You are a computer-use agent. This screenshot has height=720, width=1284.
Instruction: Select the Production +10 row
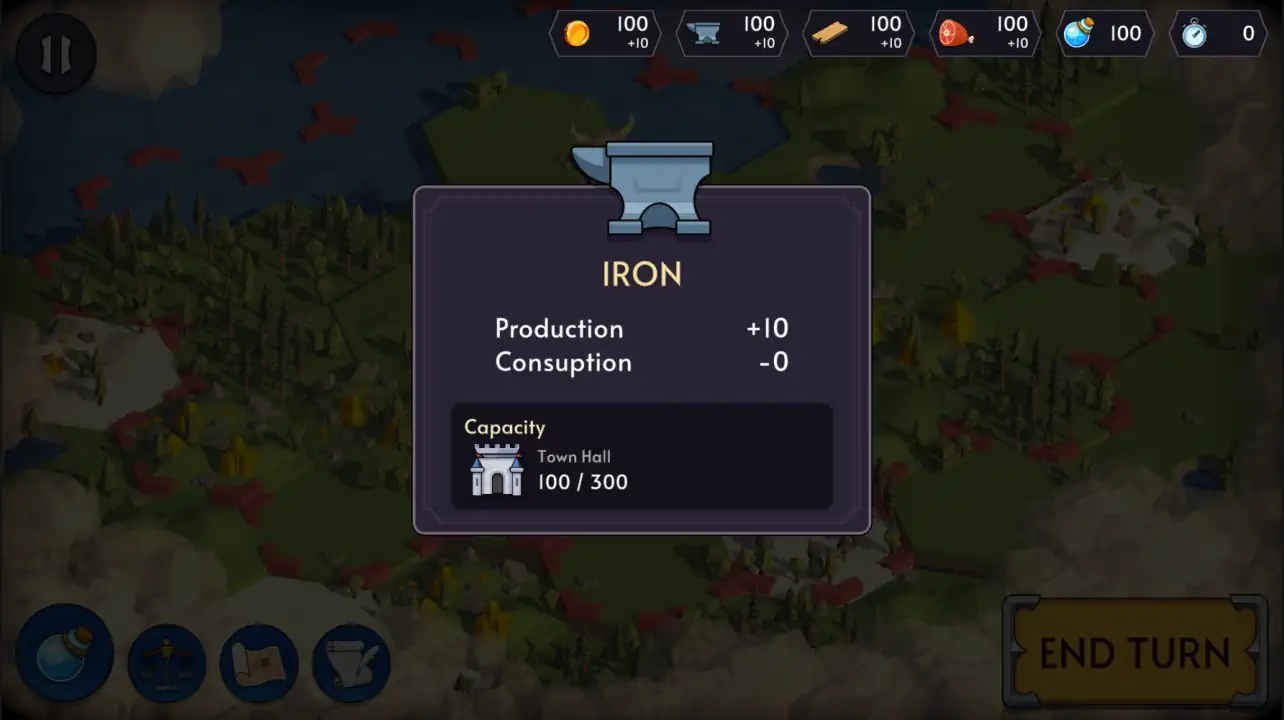pyautogui.click(x=640, y=328)
